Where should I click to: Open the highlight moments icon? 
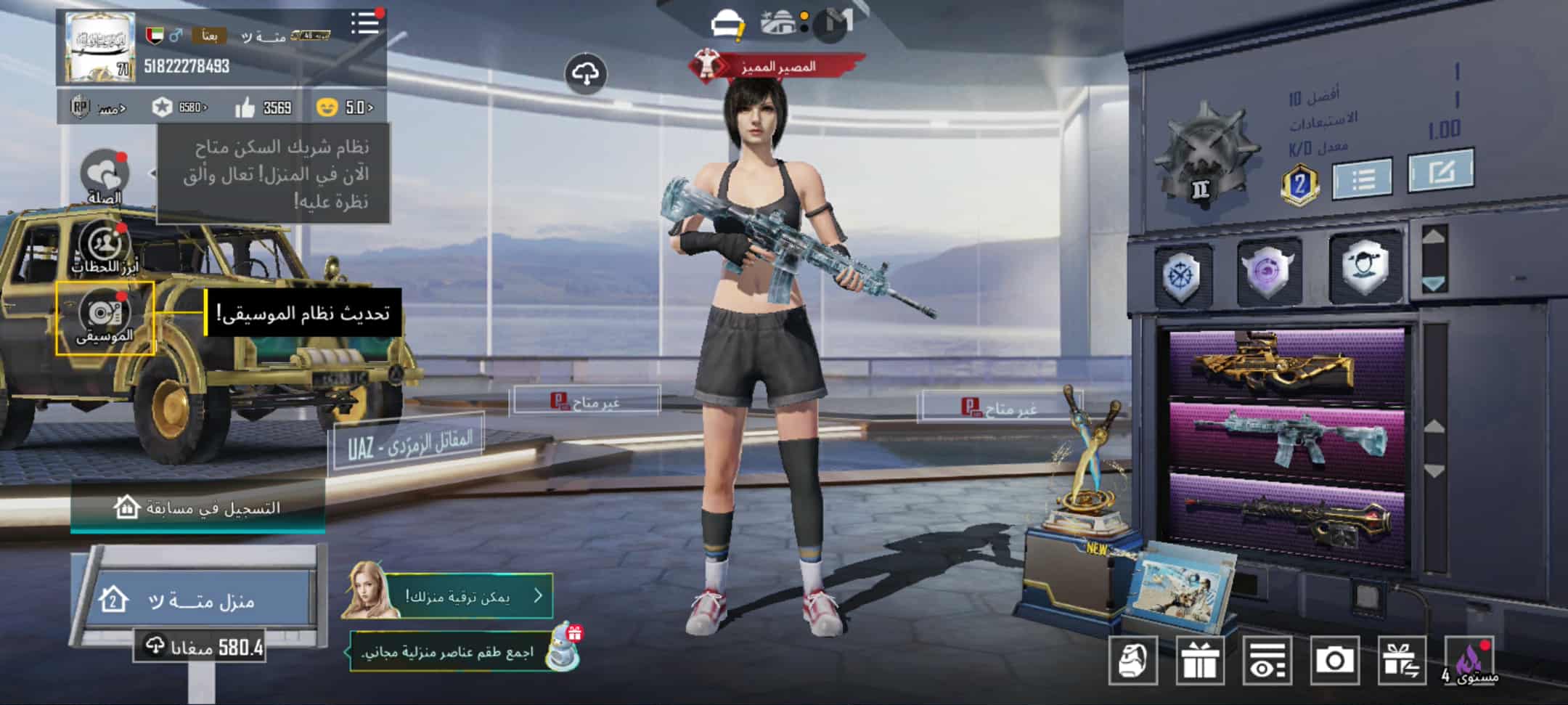pyautogui.click(x=105, y=245)
